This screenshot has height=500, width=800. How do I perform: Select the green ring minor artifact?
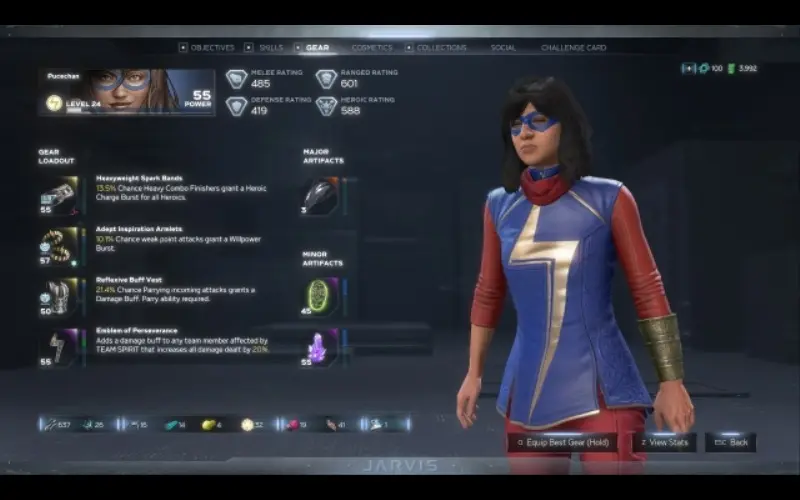tap(320, 297)
